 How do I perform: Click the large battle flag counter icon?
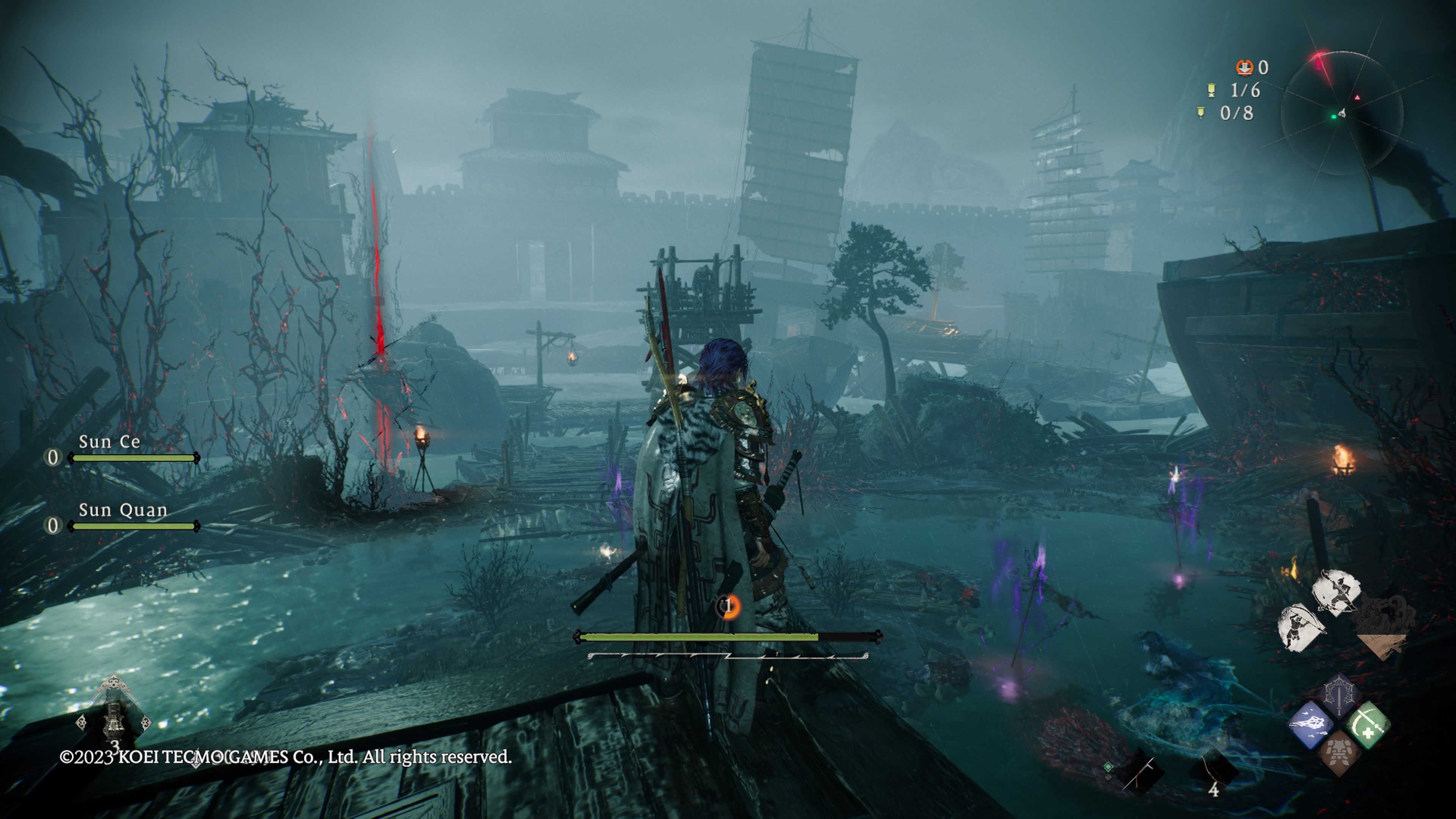(x=1211, y=90)
